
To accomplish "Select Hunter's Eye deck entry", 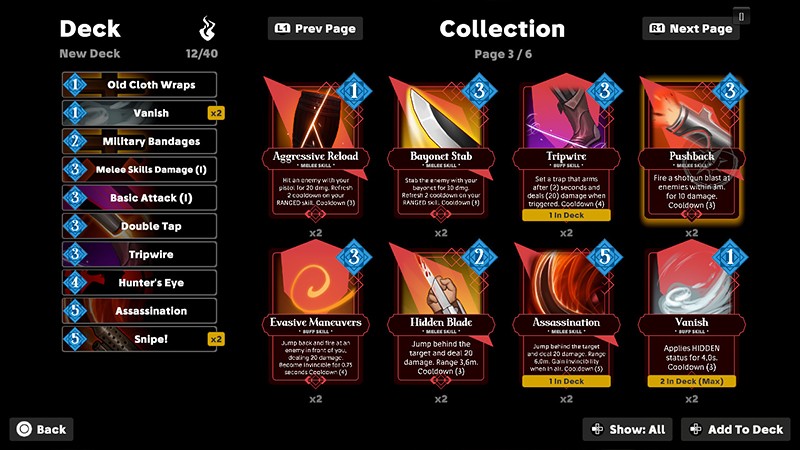I will click(x=140, y=283).
